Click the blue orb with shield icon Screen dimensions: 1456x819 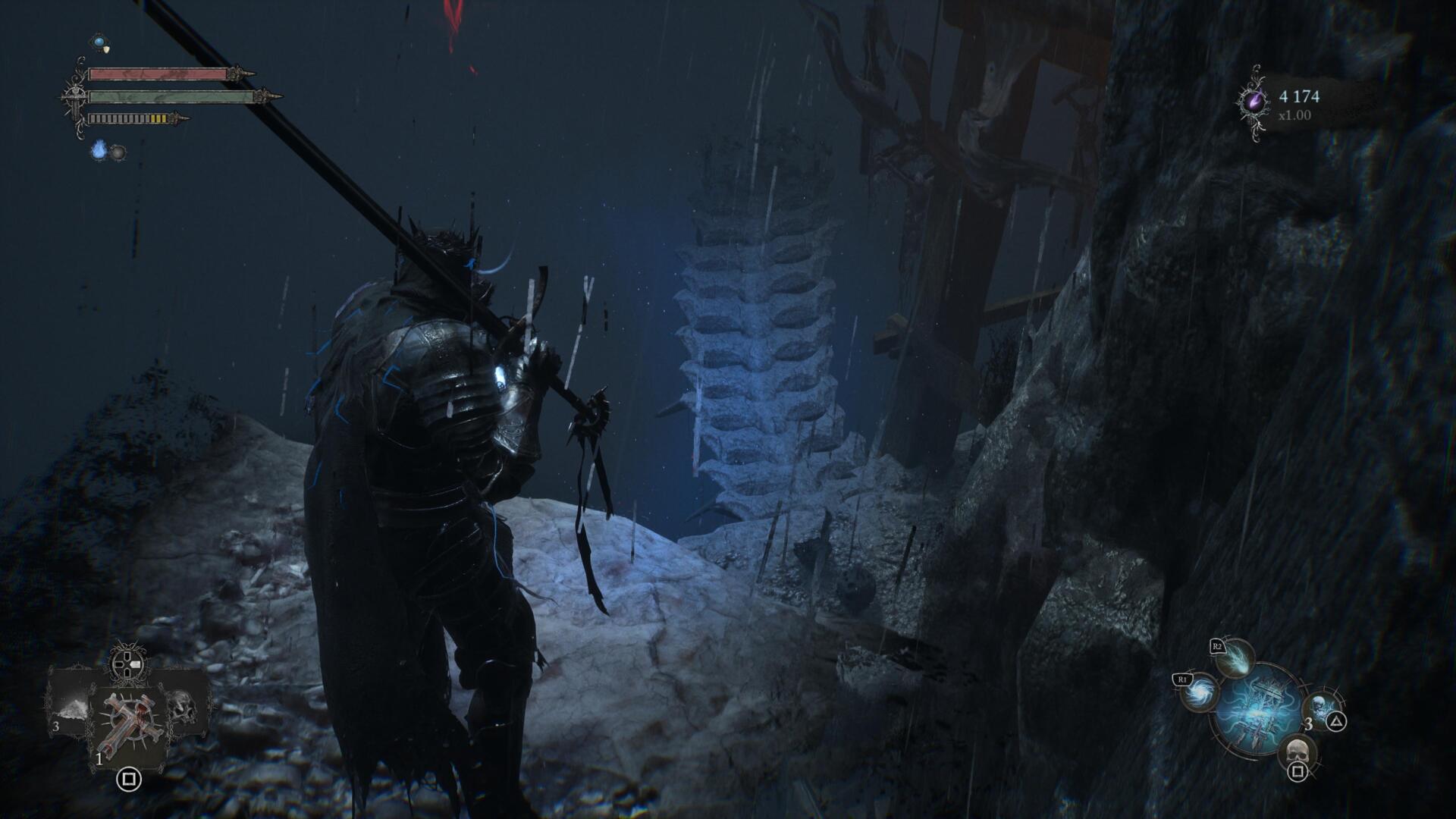pos(99,42)
